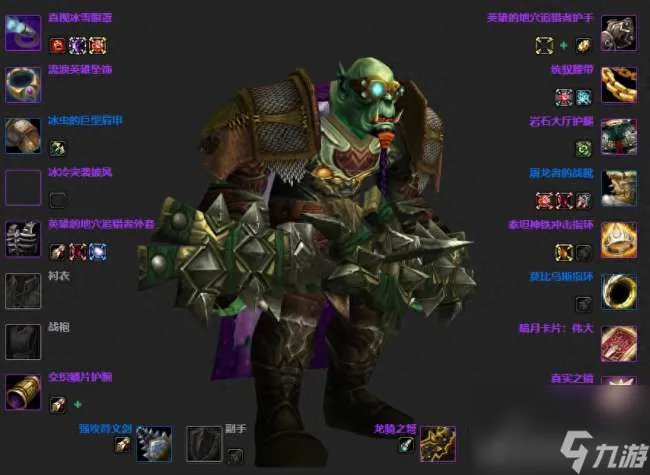This screenshot has height=475, width=650.
Task: Select the 屠龙者的战靴 boots slot
Action: point(619,187)
